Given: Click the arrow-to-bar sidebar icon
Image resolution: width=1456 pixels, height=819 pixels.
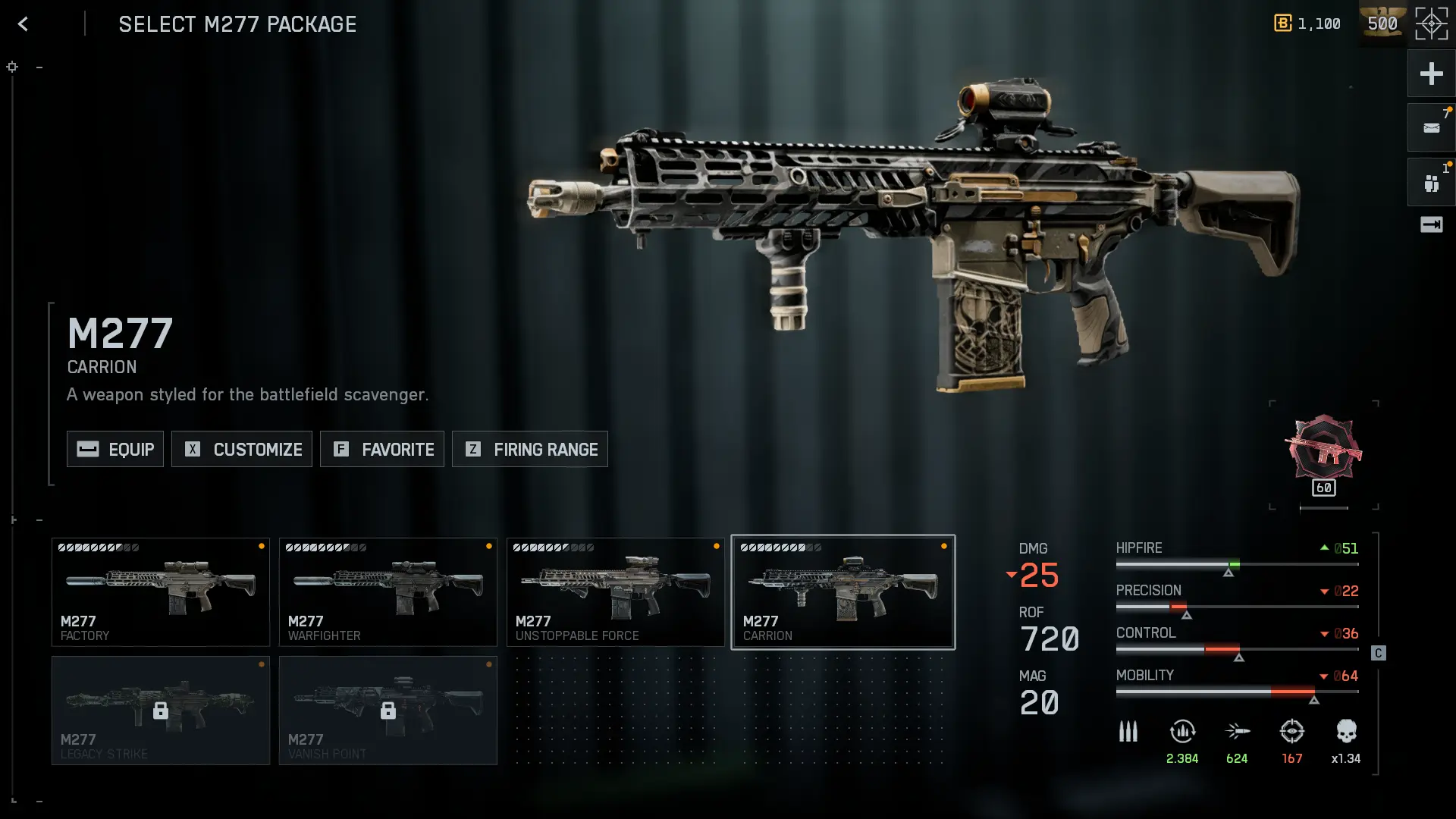Looking at the screenshot, I should click(1431, 224).
